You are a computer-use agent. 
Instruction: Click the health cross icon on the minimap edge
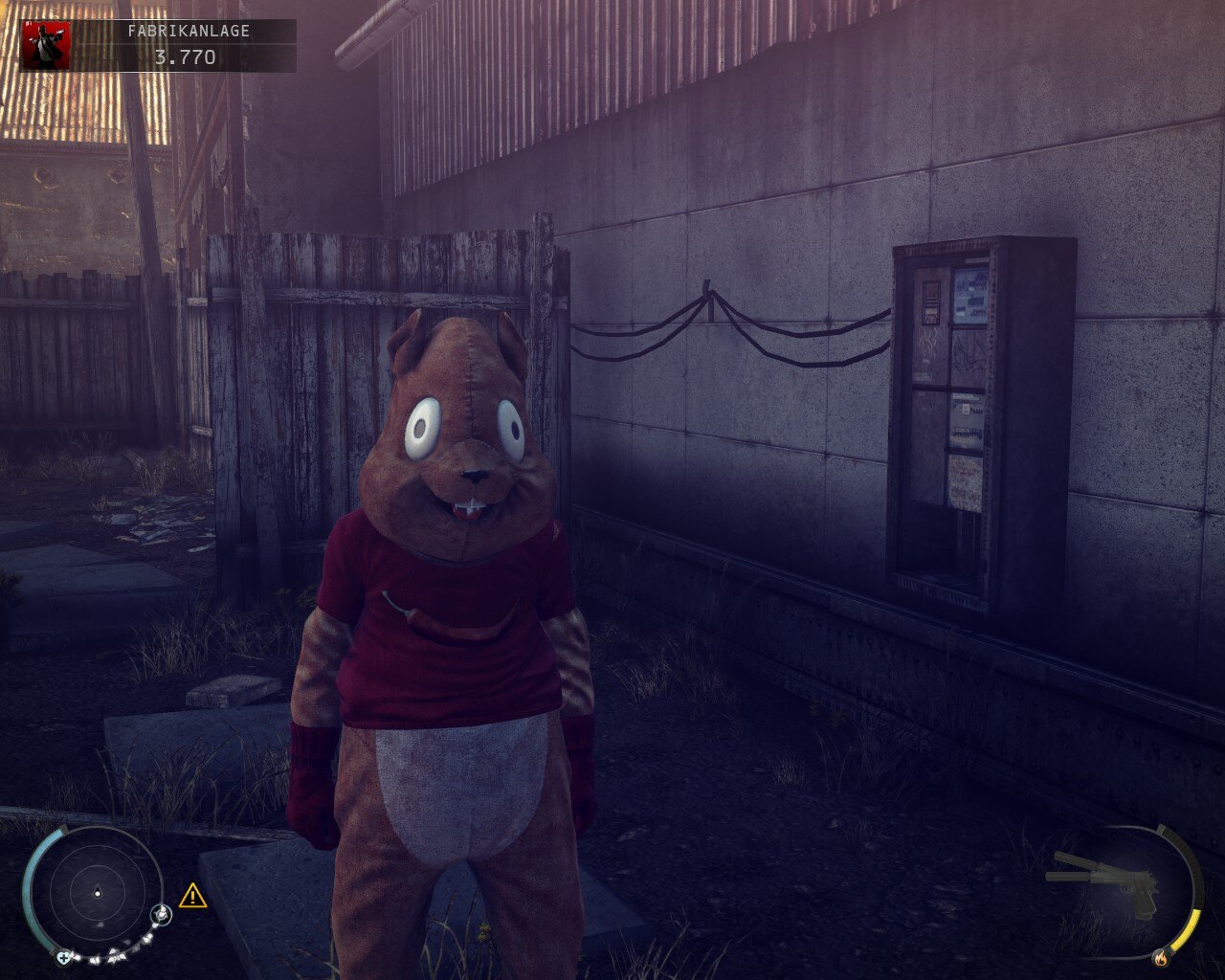[x=64, y=957]
